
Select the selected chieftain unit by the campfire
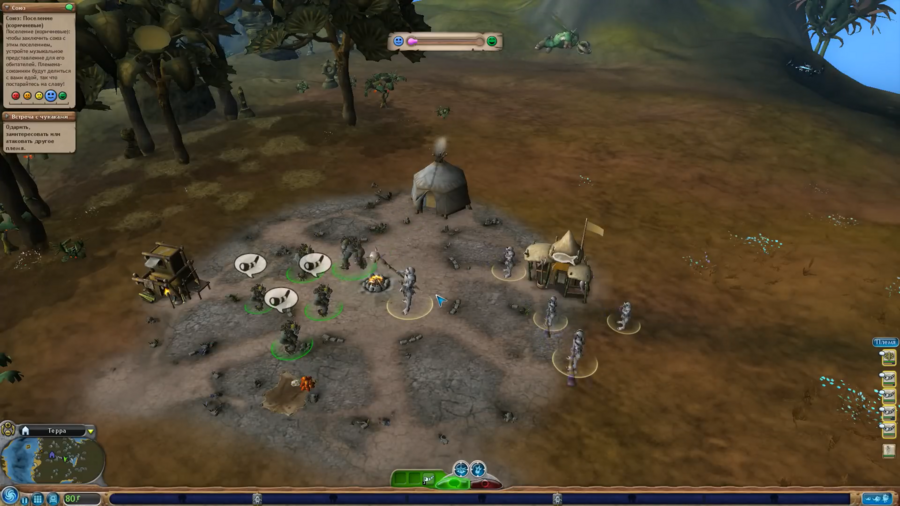pyautogui.click(x=409, y=292)
